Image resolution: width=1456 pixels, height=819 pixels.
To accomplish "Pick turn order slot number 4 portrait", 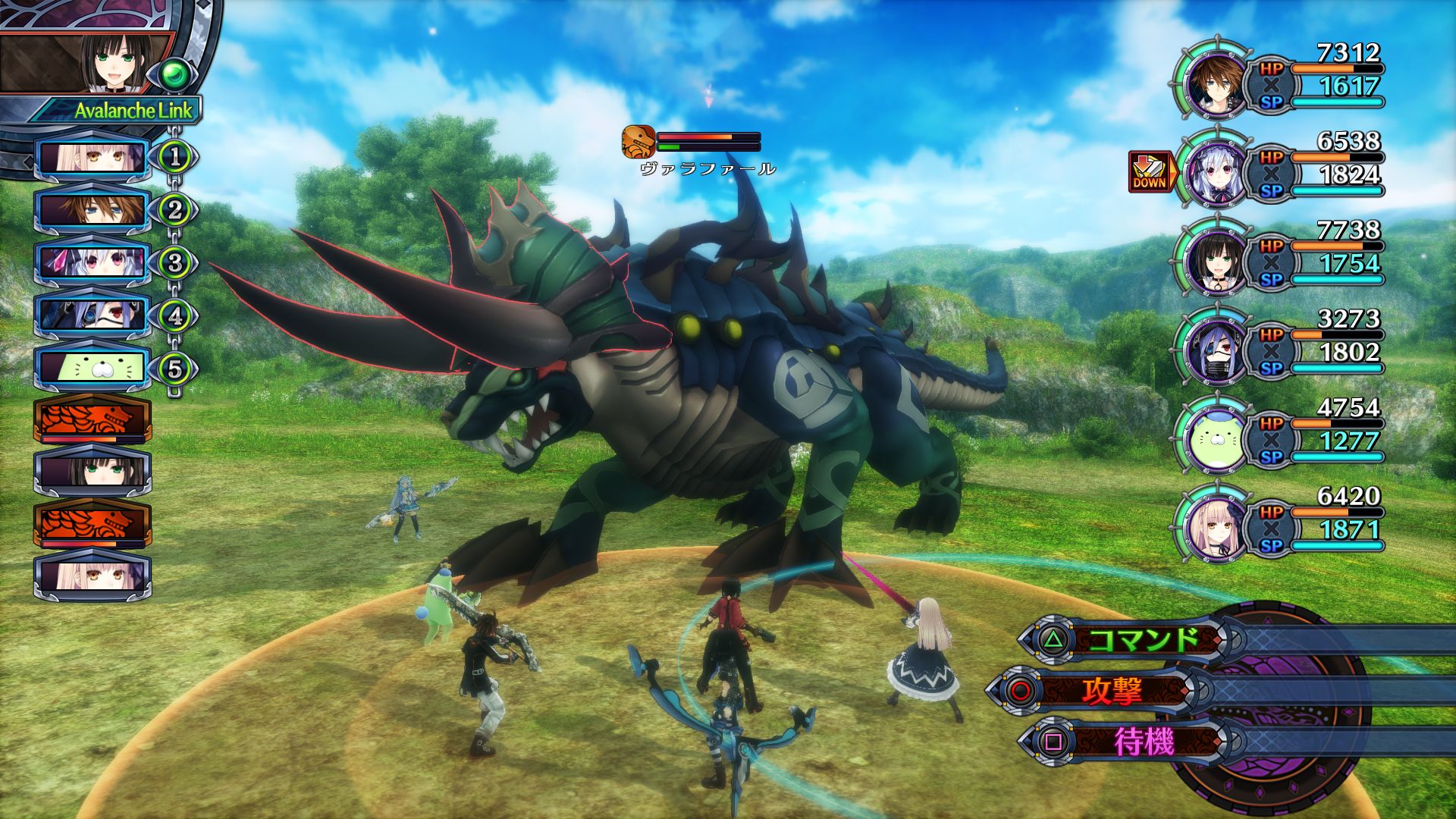I will (x=92, y=315).
